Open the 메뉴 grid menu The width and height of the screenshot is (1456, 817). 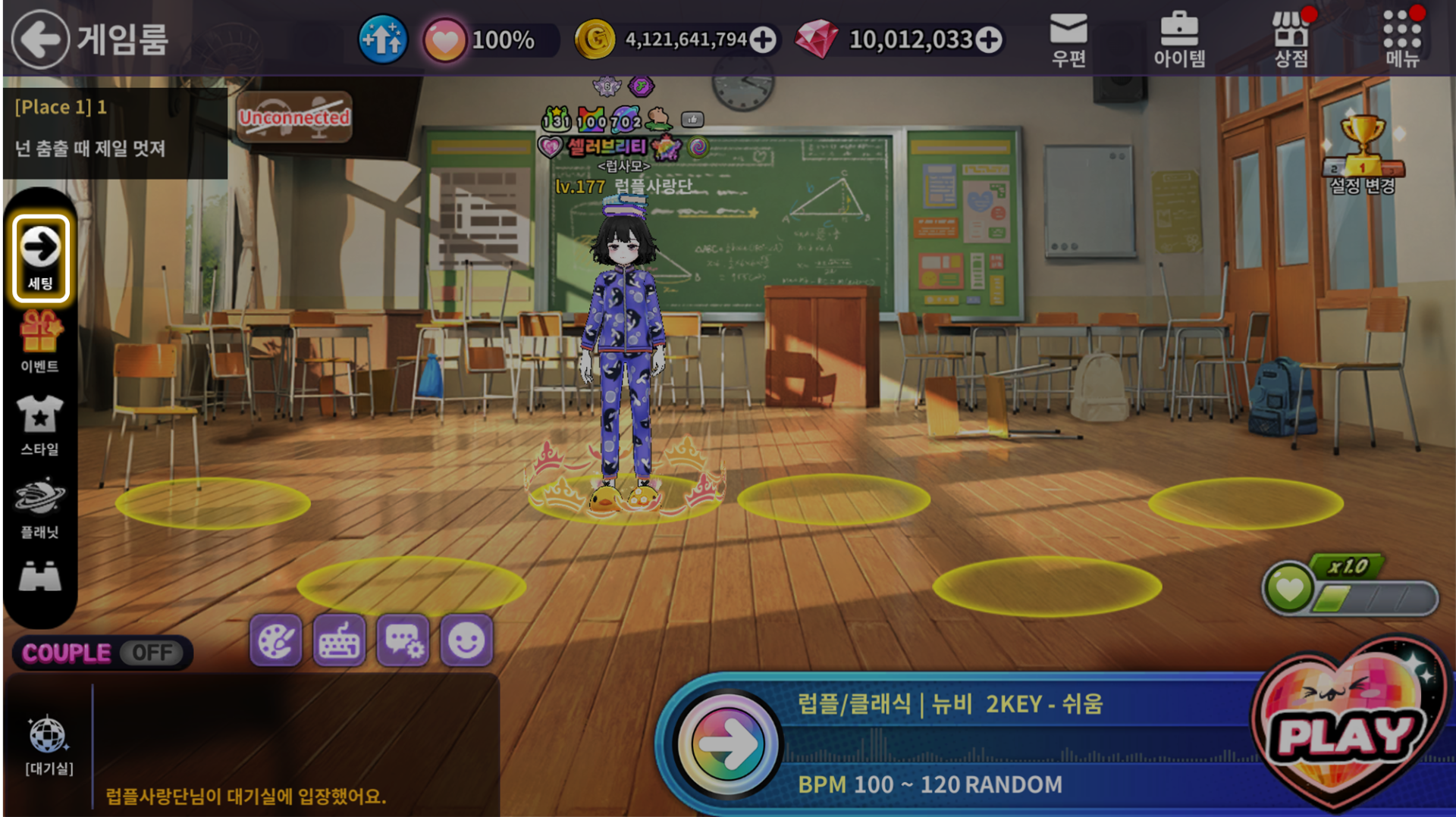click(x=1401, y=39)
